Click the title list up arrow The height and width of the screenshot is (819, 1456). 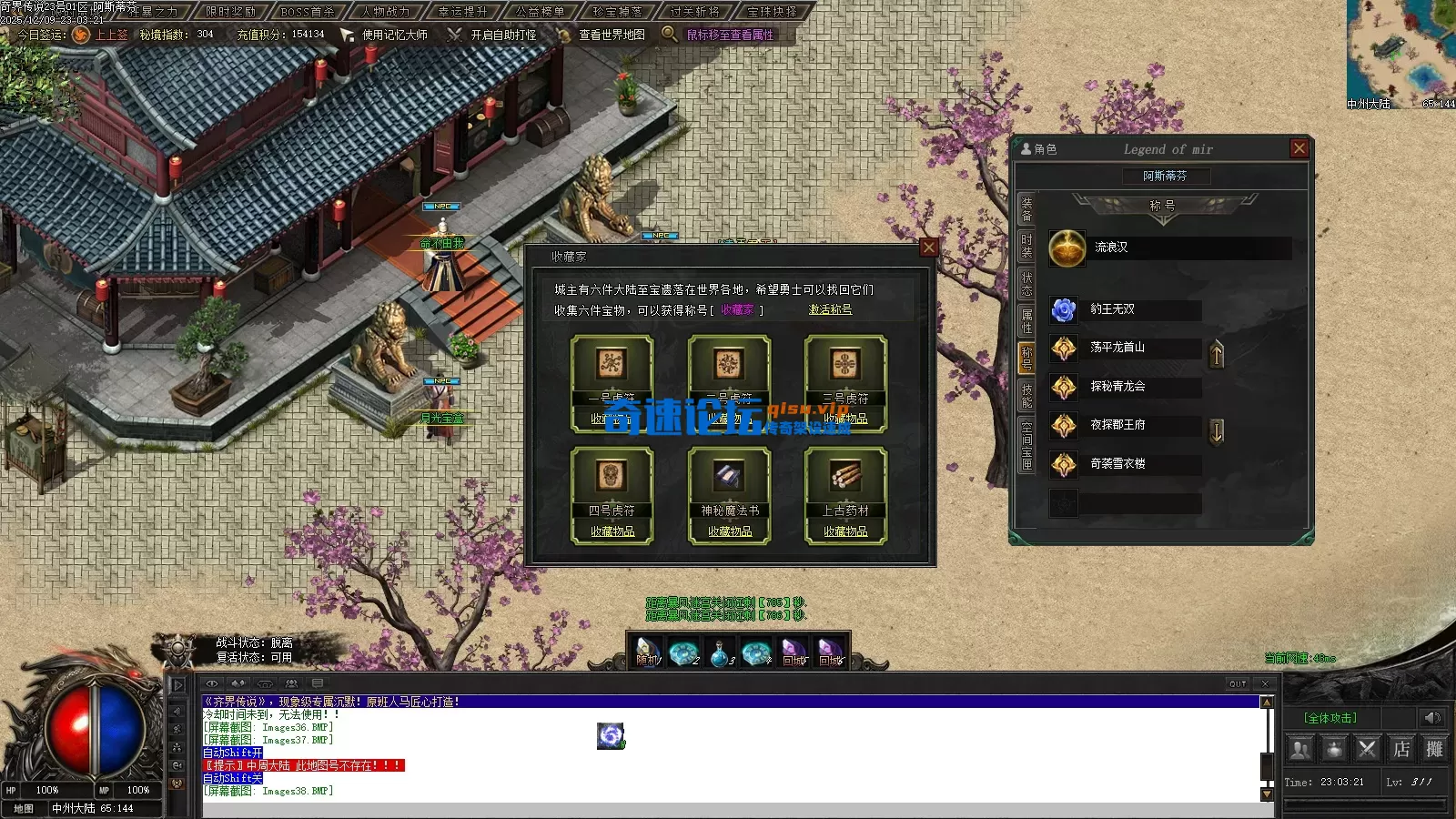[x=1217, y=354]
